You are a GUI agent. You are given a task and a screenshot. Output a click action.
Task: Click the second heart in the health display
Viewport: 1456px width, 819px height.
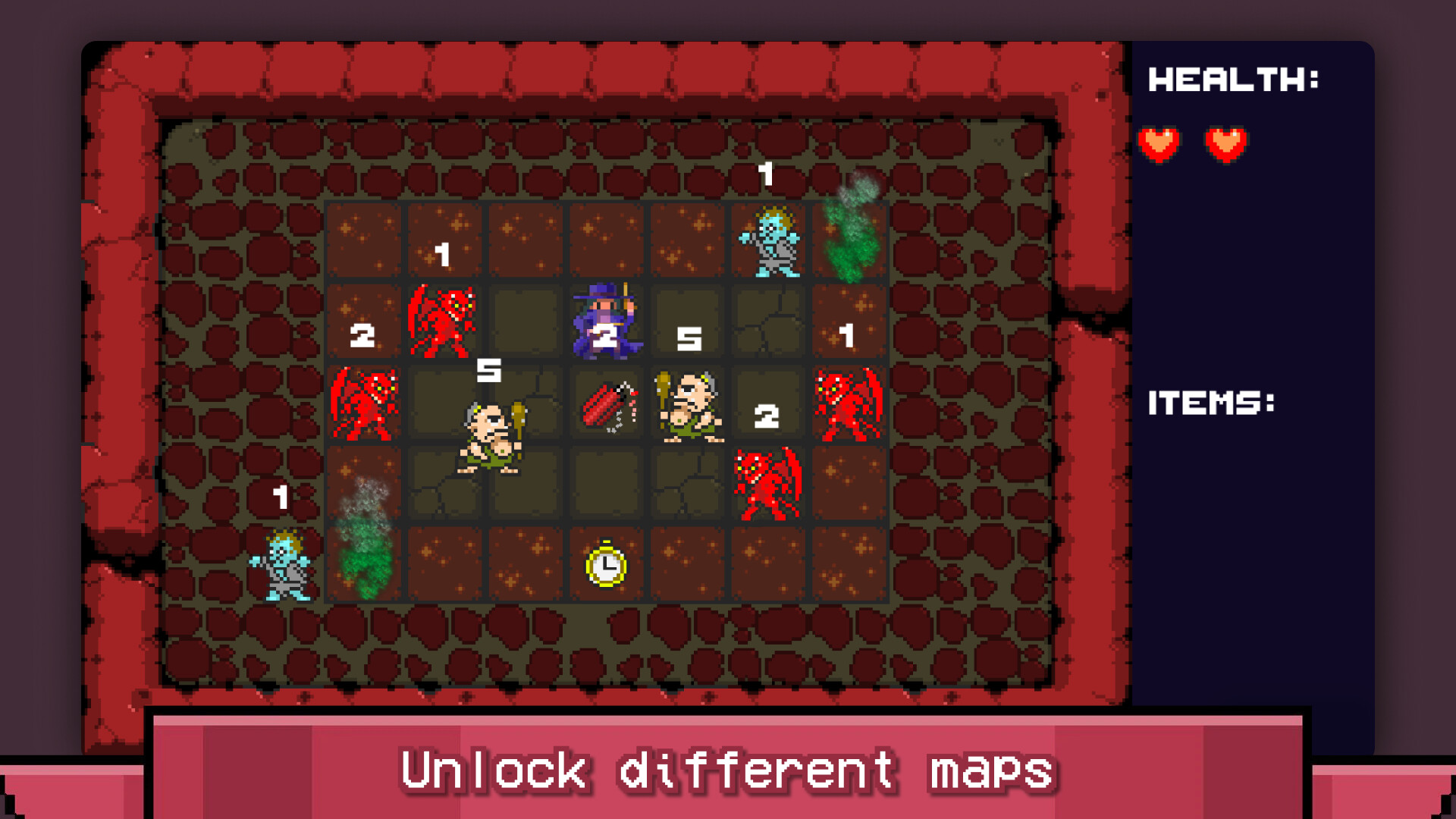1227,143
